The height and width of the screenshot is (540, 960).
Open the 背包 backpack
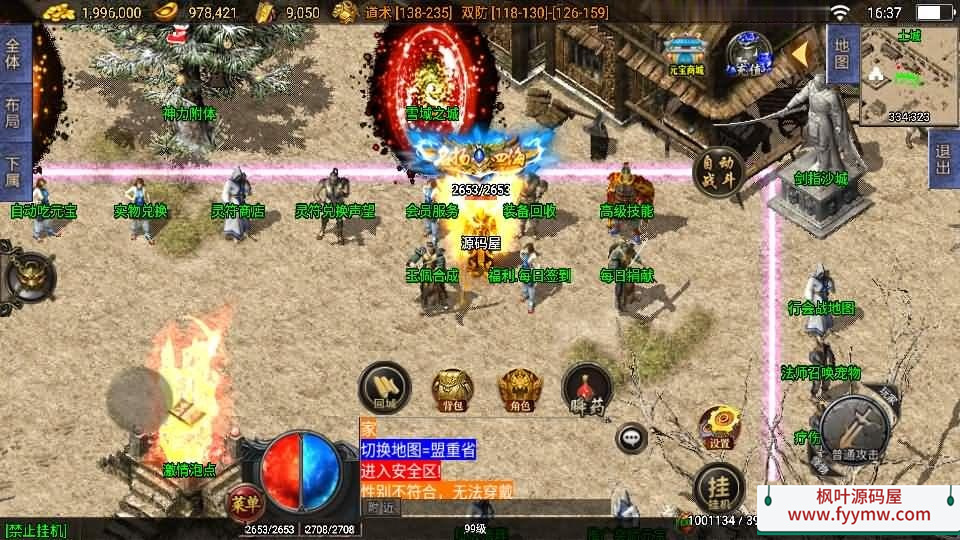[452, 387]
